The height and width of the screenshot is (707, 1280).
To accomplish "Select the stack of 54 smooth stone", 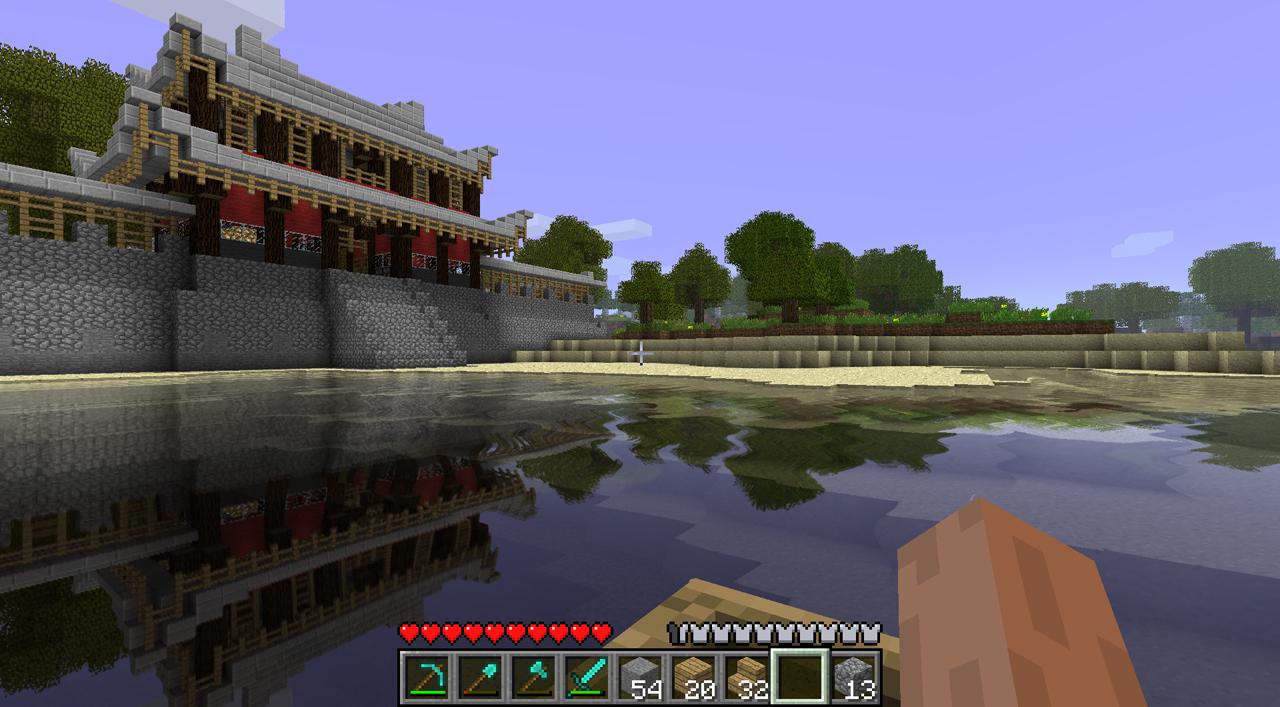I will [x=640, y=677].
